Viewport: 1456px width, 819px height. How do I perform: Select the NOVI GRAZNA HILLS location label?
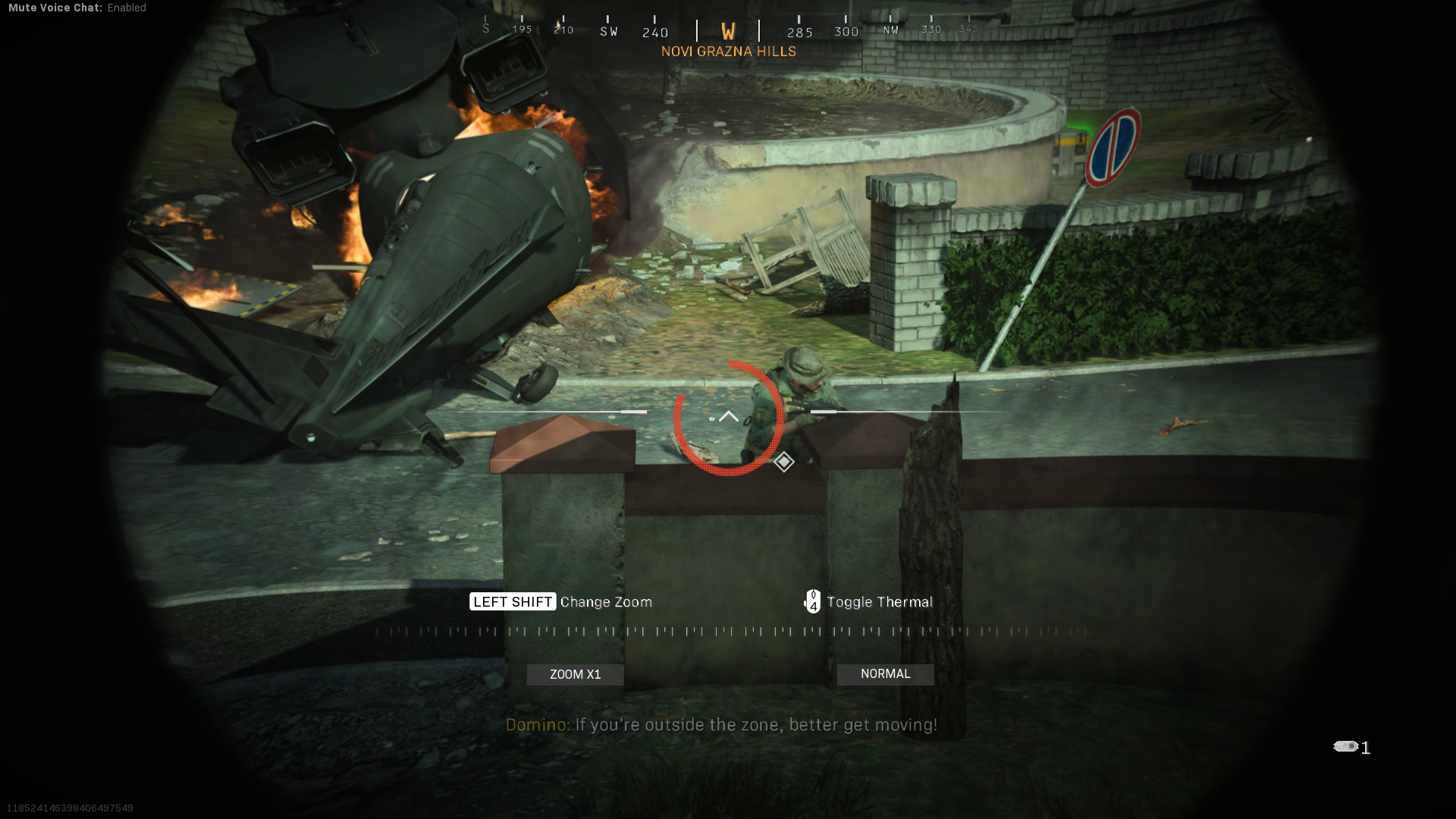[x=728, y=51]
